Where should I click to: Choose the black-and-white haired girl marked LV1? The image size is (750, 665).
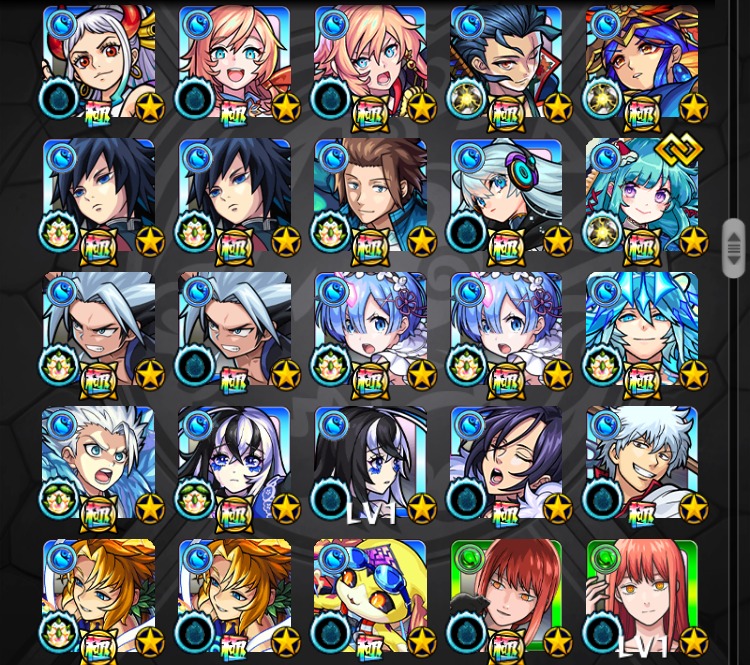coord(370,462)
